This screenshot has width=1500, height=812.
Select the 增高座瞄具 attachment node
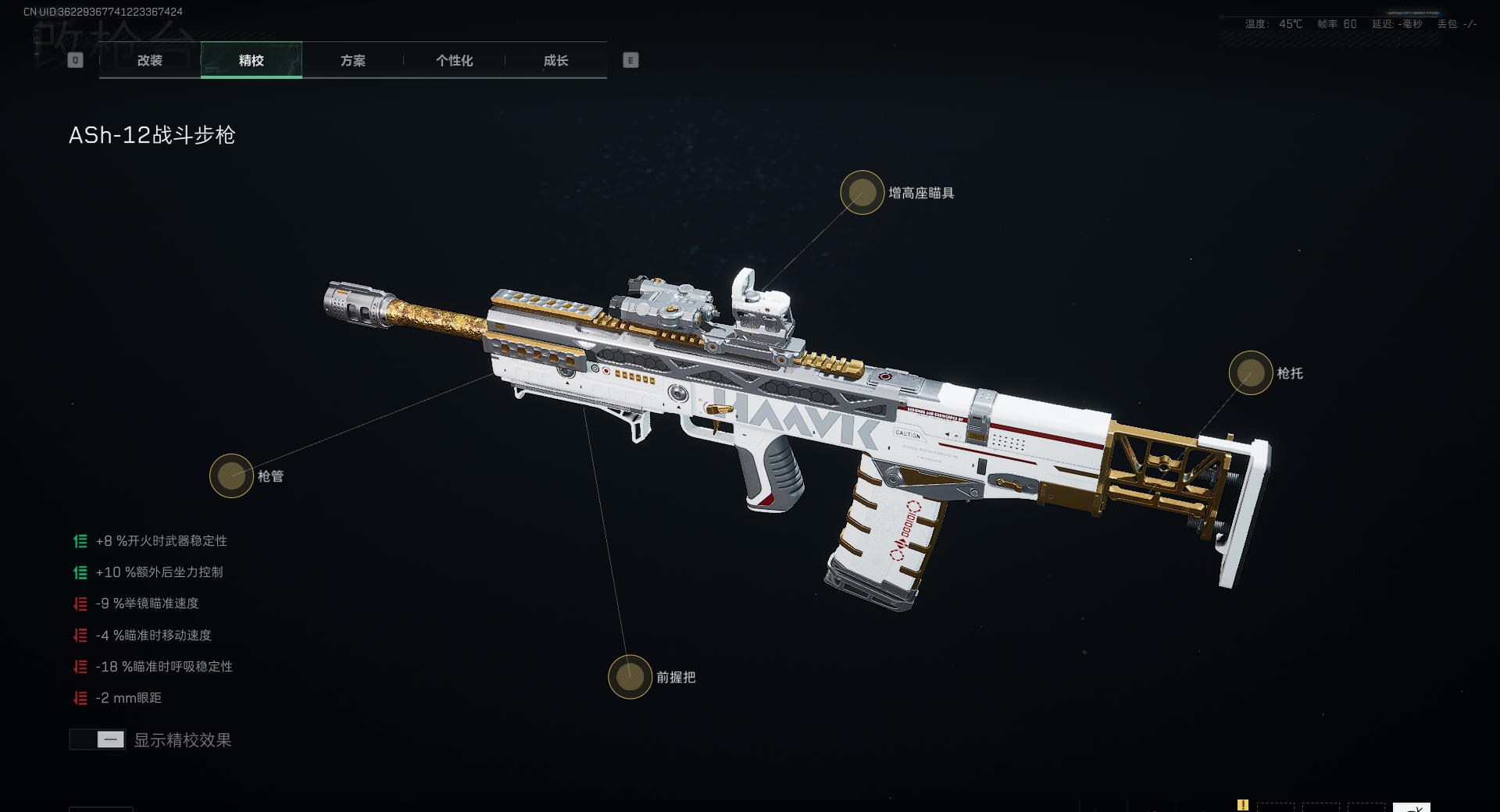tap(862, 193)
